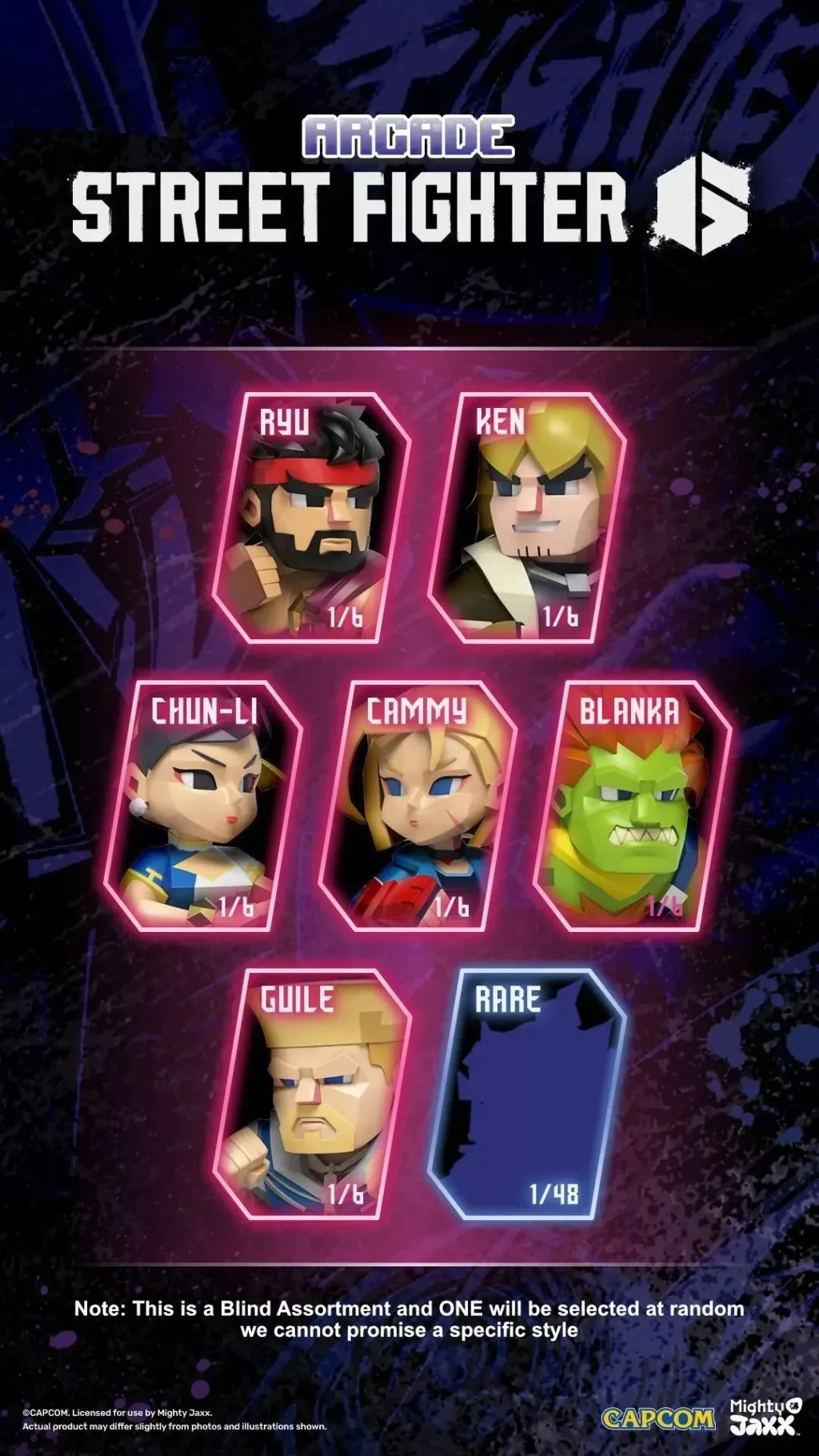Select the Guile character card
Viewport: 819px width, 1456px height.
pyautogui.click(x=312, y=1094)
